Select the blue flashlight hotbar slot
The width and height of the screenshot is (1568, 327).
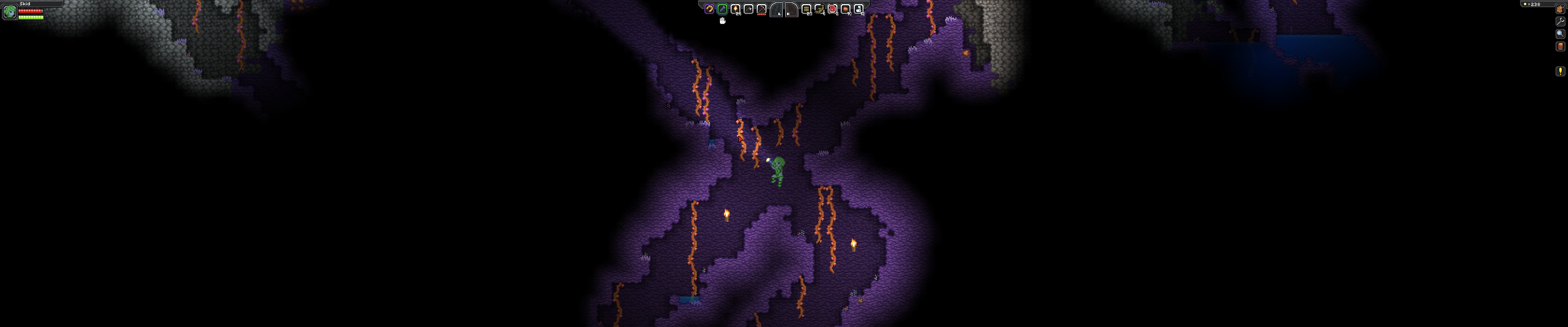722,8
